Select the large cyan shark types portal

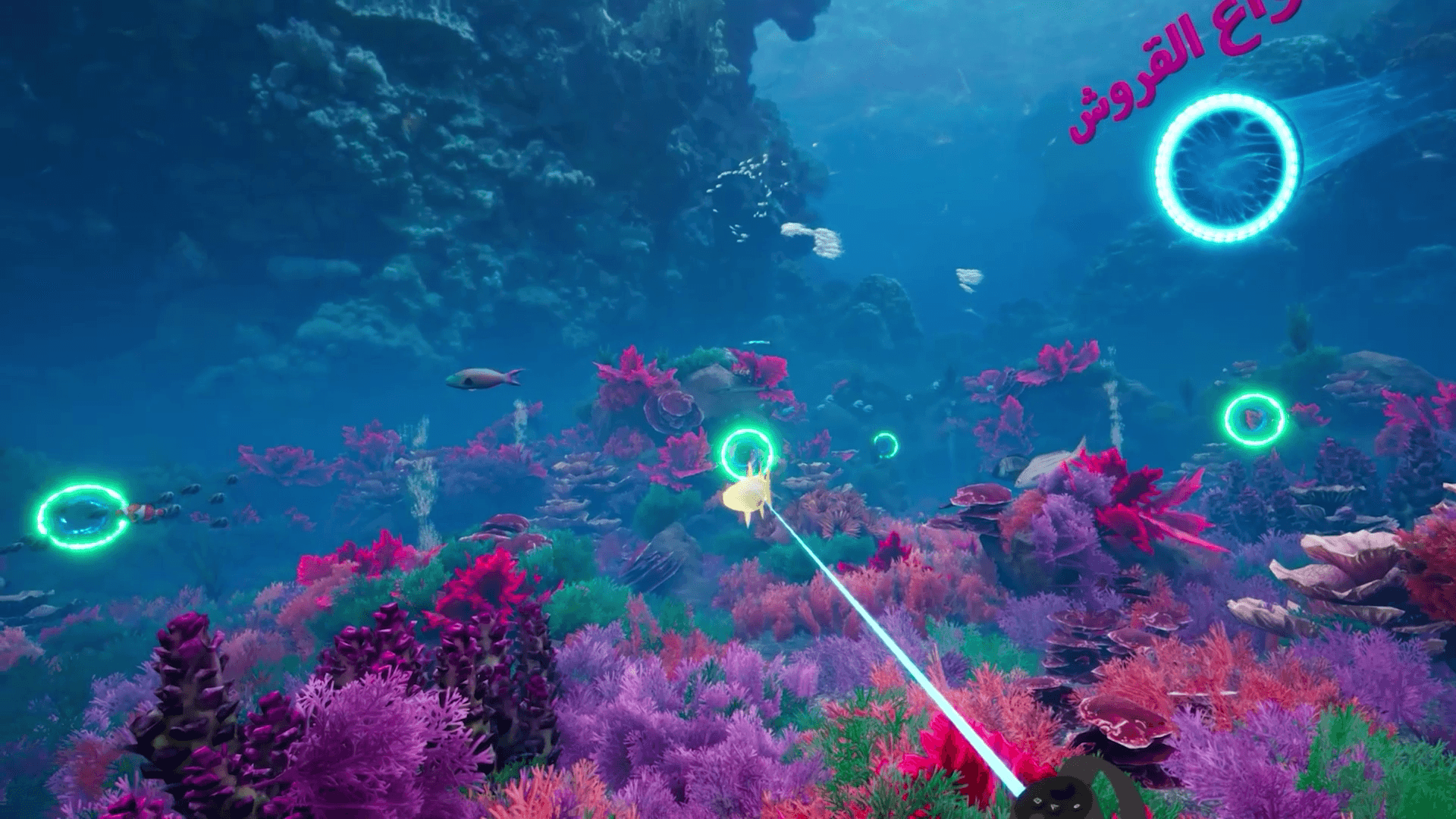tap(1223, 168)
